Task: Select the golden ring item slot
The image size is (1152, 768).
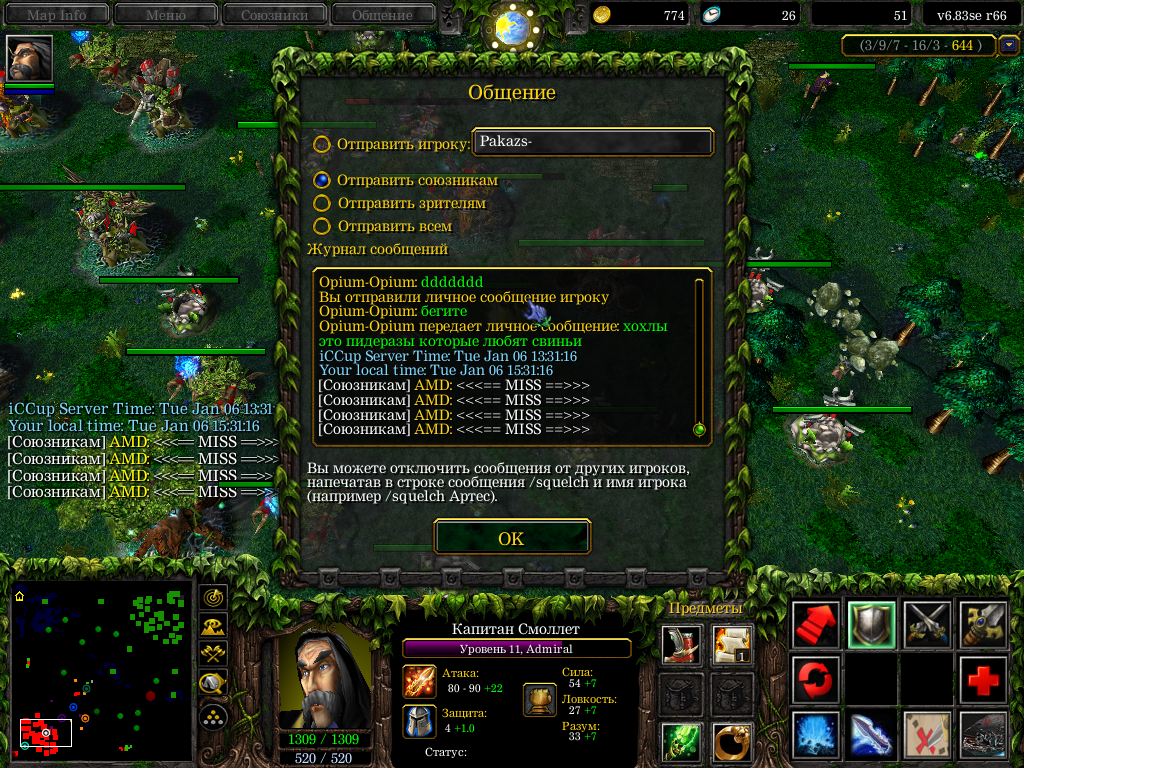Action: coord(732,743)
